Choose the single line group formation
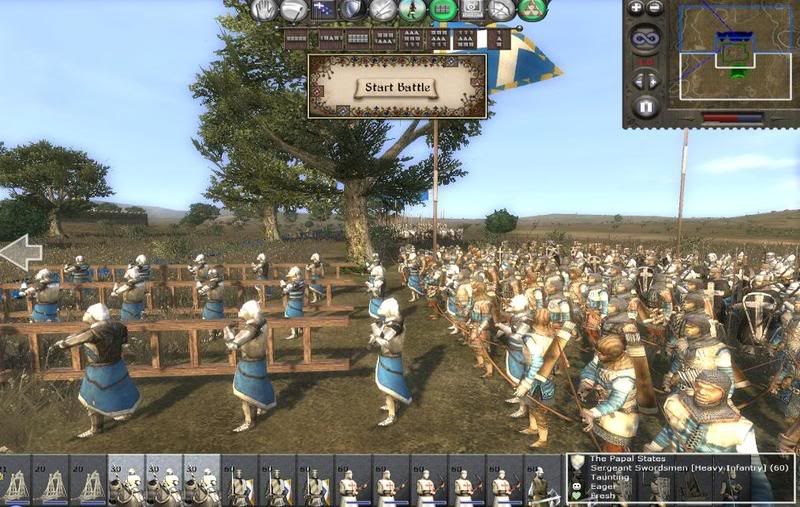 point(296,40)
